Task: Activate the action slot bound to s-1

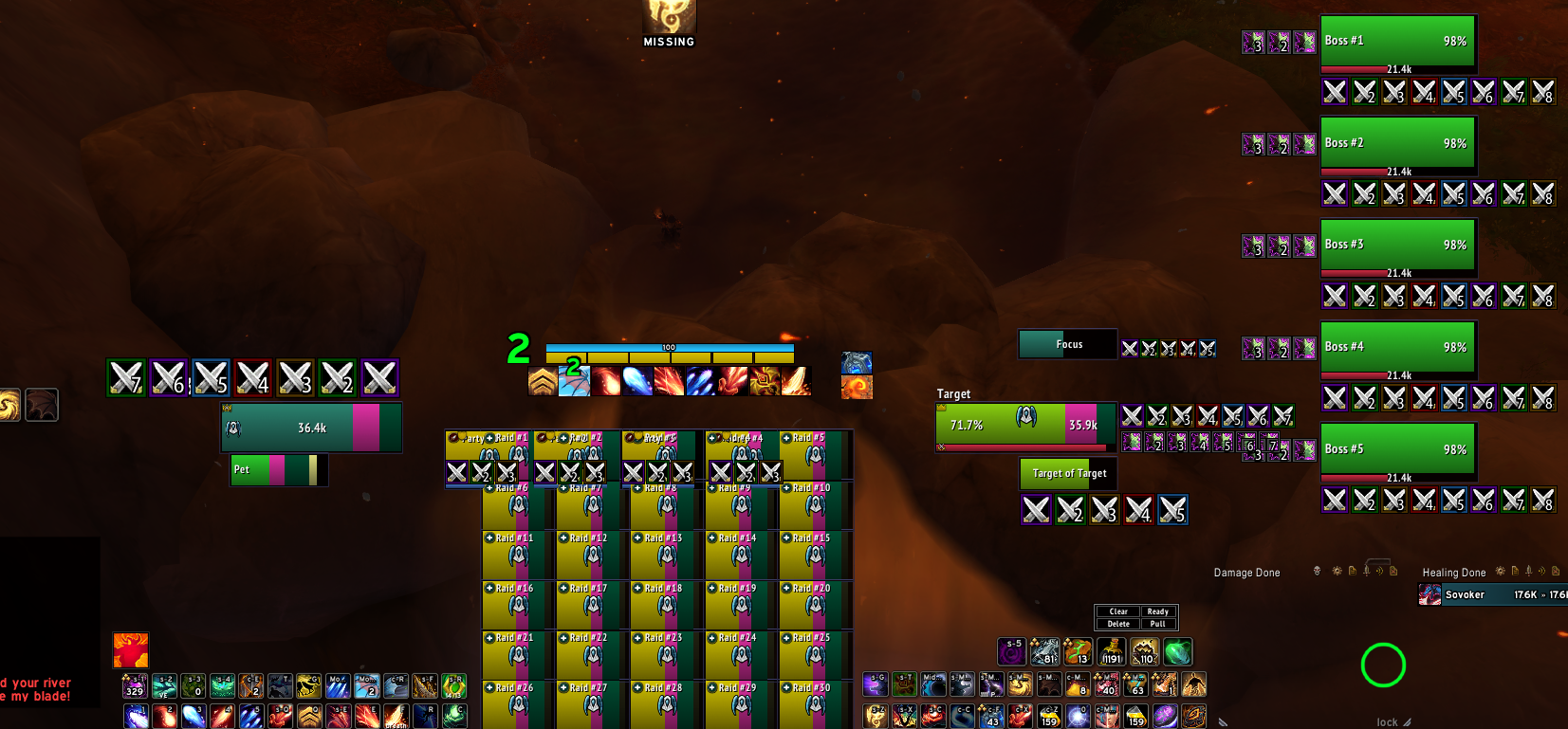Action: point(135,685)
